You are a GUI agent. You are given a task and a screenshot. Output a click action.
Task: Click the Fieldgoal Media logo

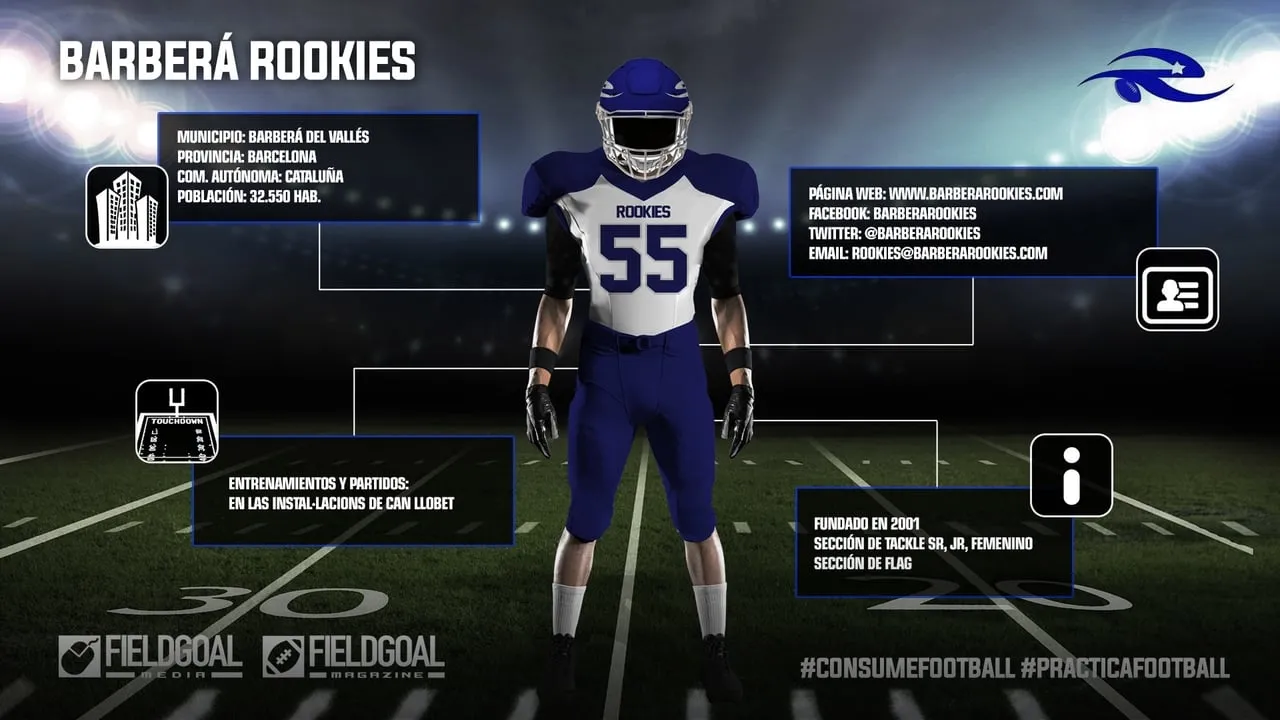click(150, 657)
